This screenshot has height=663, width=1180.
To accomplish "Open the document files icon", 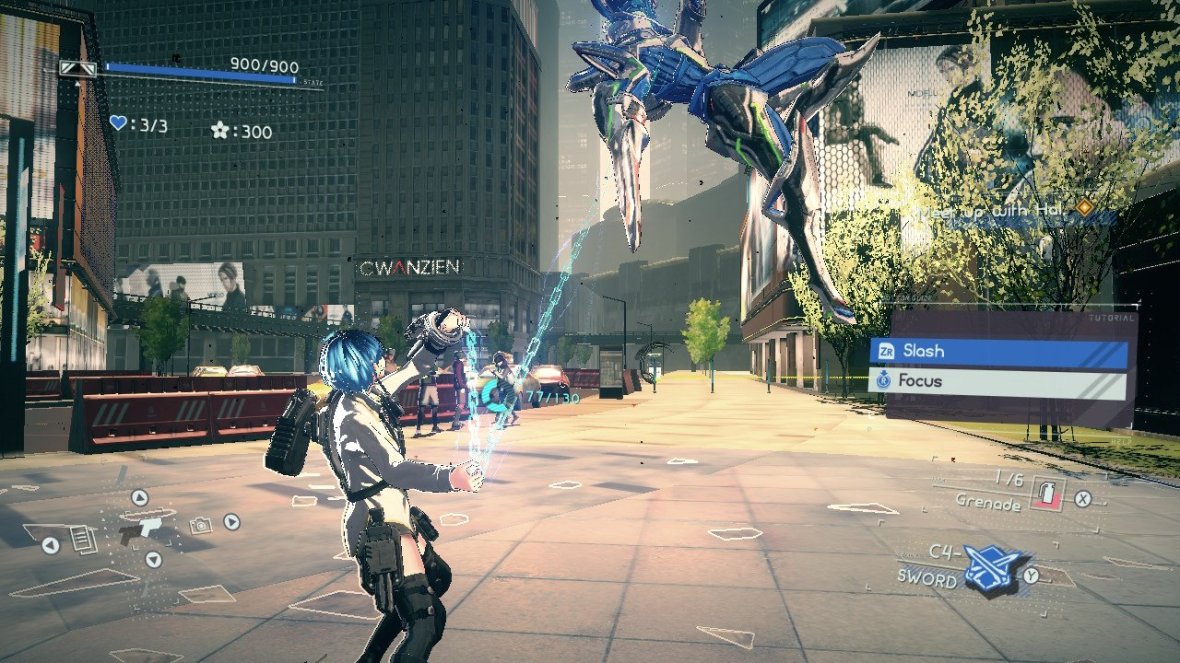I will click(x=84, y=540).
